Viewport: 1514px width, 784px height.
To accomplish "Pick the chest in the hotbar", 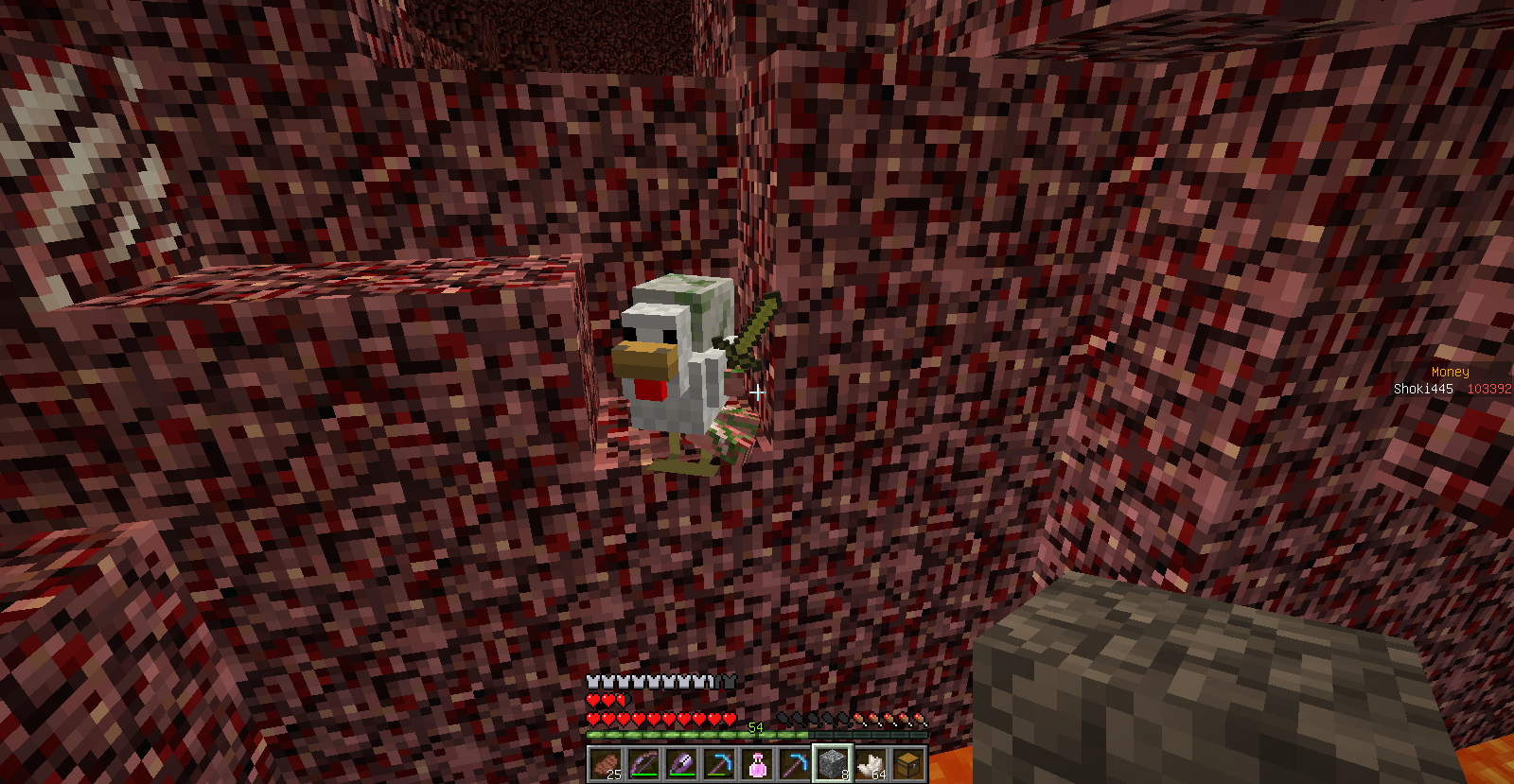I will point(908,764).
